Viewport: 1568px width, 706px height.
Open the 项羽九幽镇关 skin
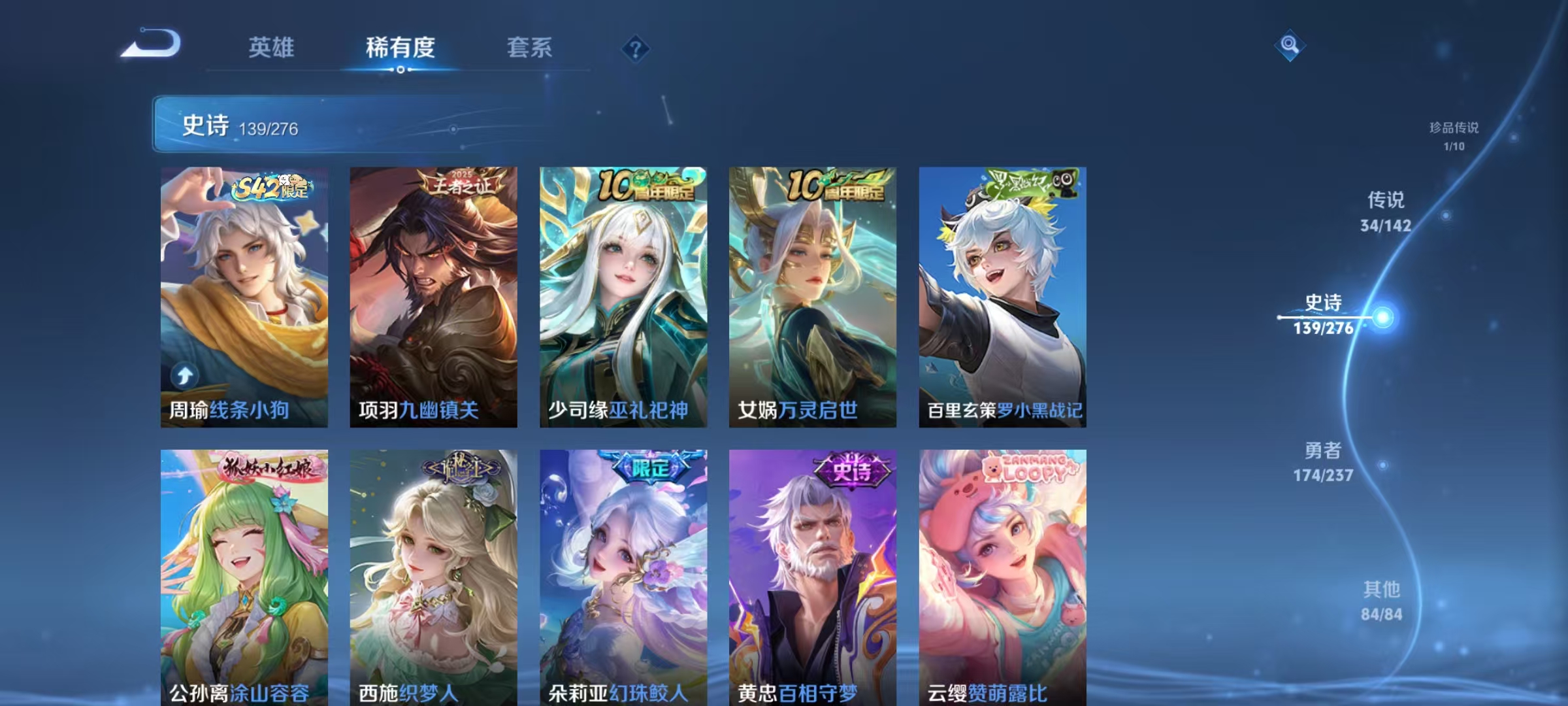click(433, 294)
